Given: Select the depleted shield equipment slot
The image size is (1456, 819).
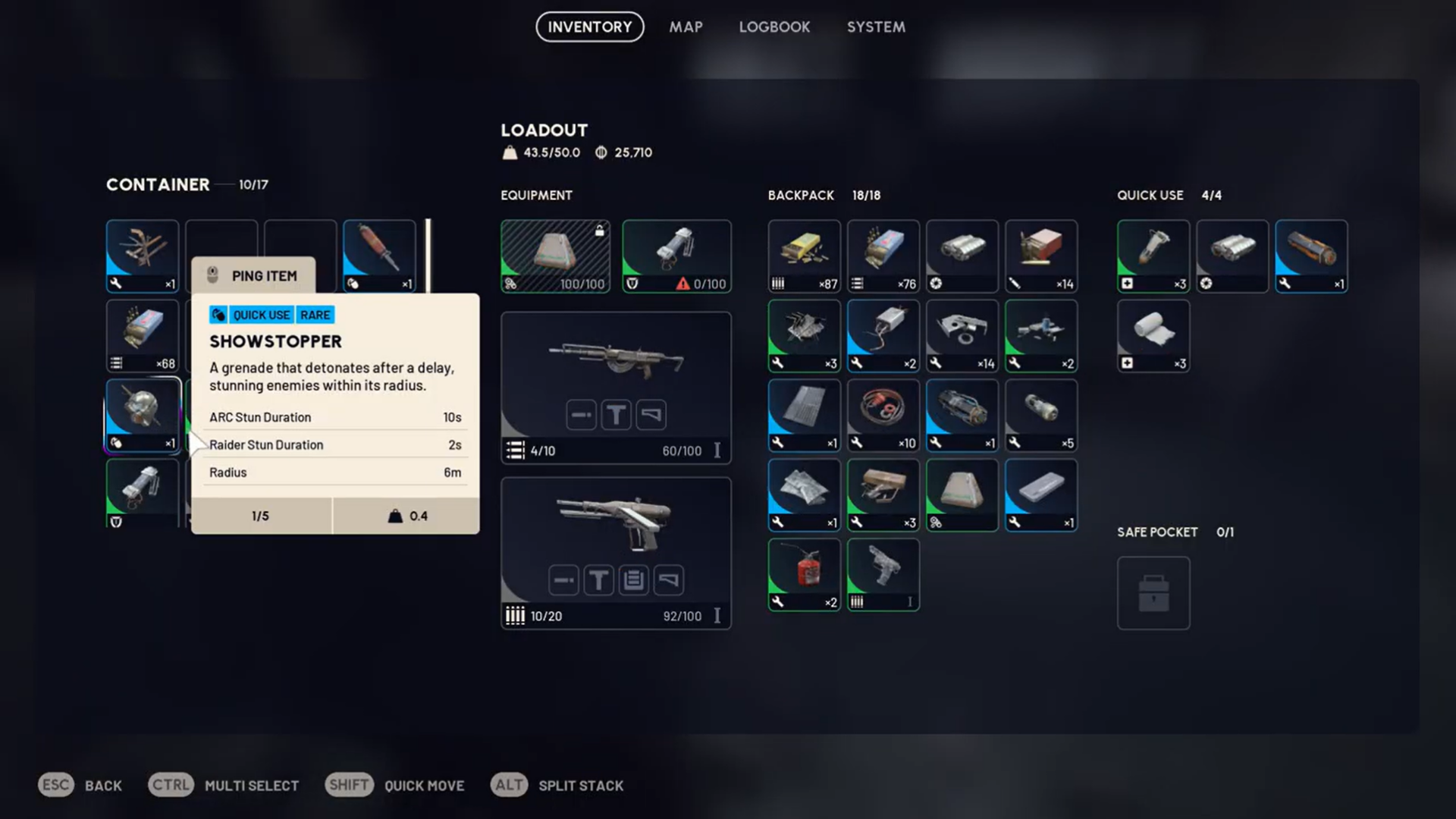Looking at the screenshot, I should 676,256.
